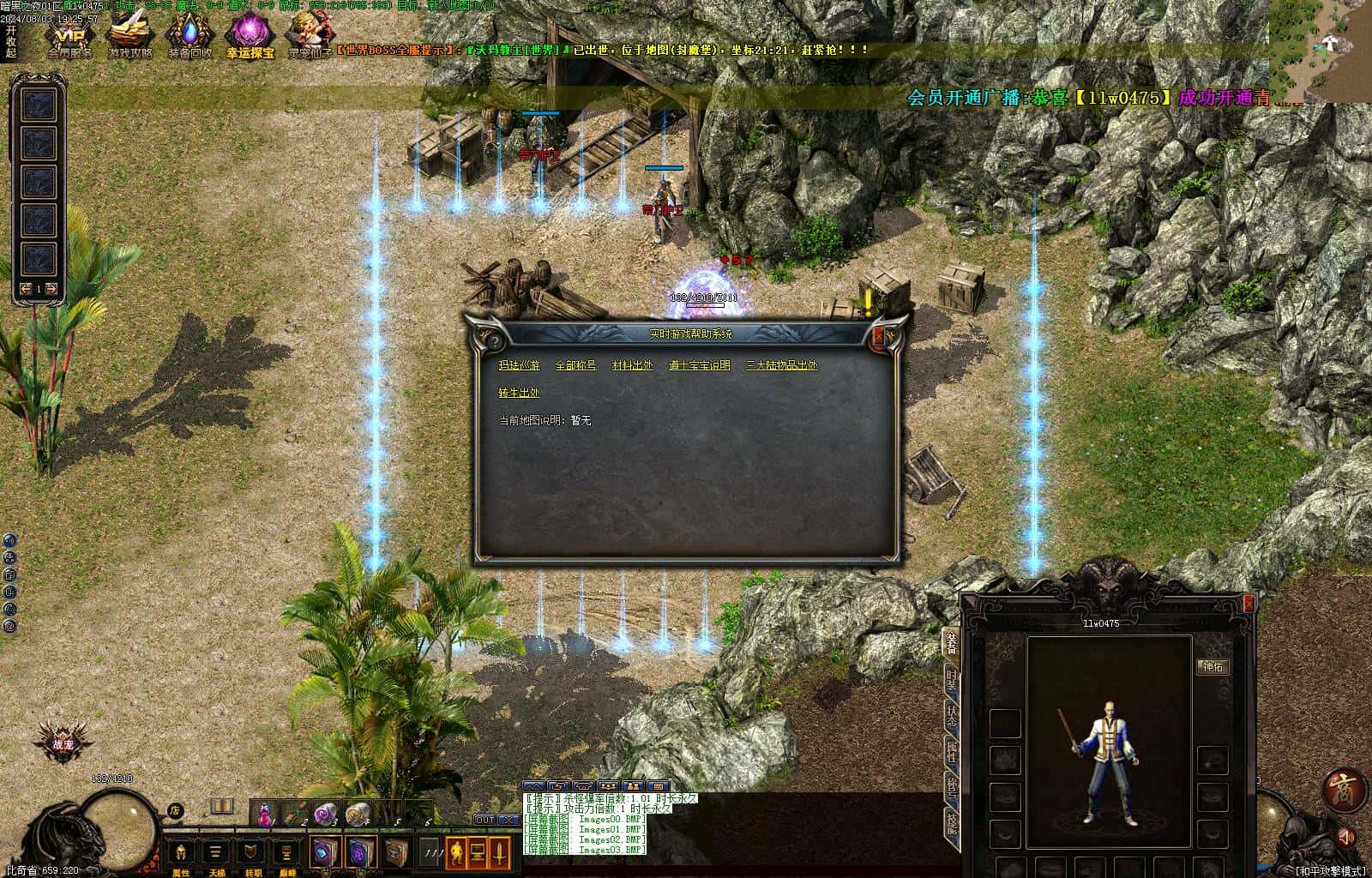Image resolution: width=1372 pixels, height=878 pixels.
Task: Open the 转职 class change button
Action: 253,854
